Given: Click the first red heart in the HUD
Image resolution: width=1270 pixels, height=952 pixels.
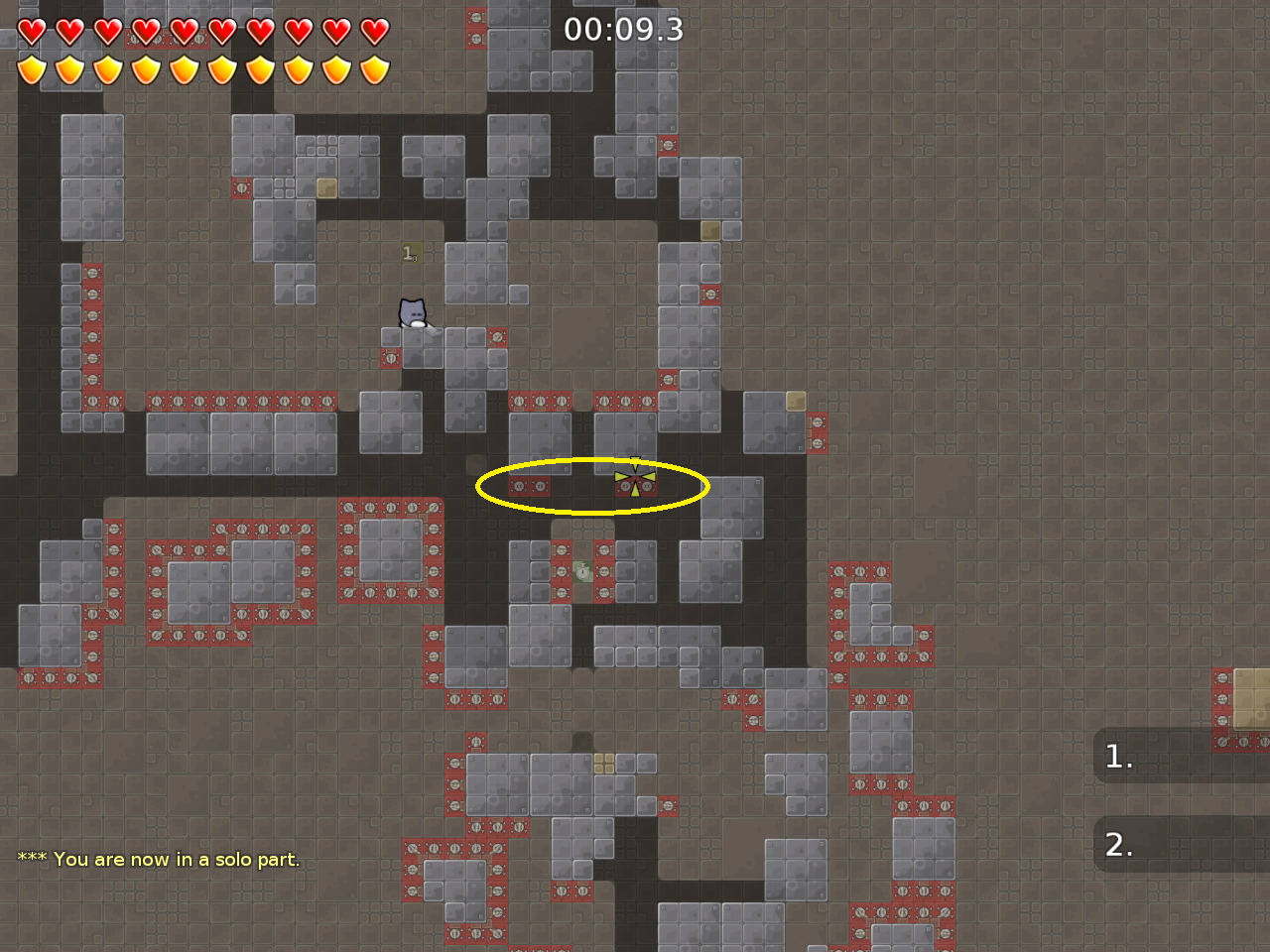Looking at the screenshot, I should (30, 30).
